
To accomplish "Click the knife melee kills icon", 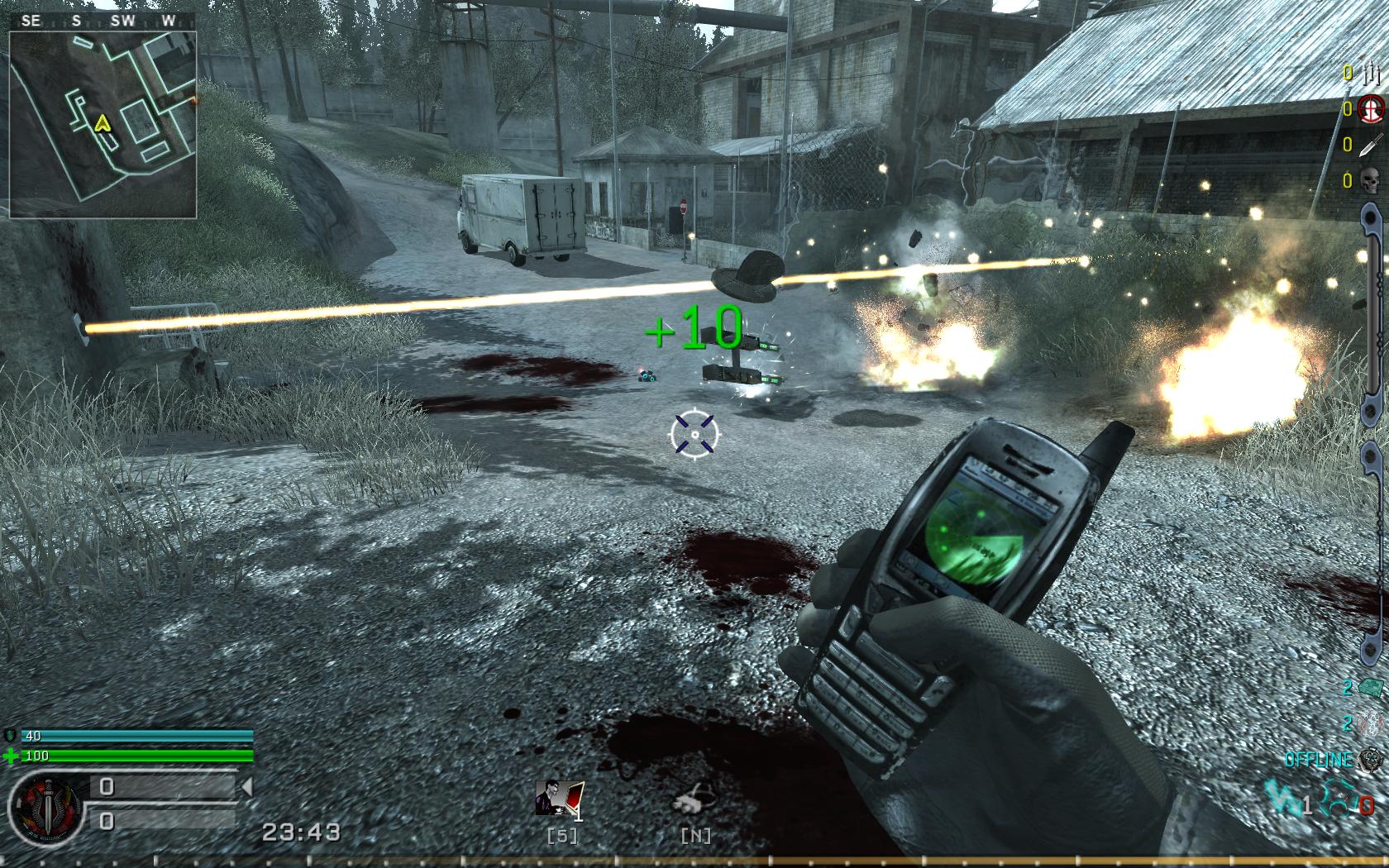I will pos(1372,145).
